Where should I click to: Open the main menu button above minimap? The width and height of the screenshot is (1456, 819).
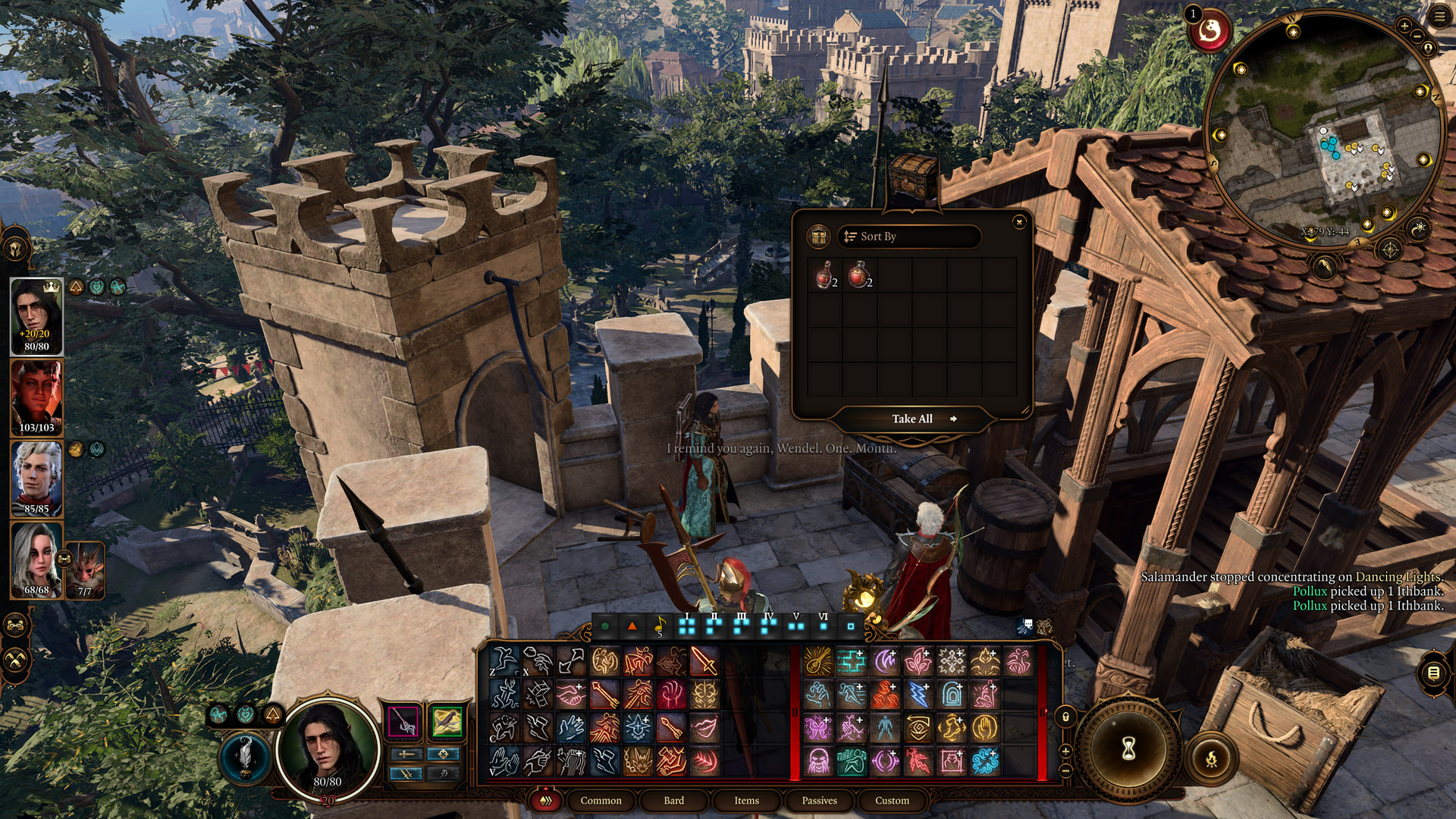(1439, 16)
